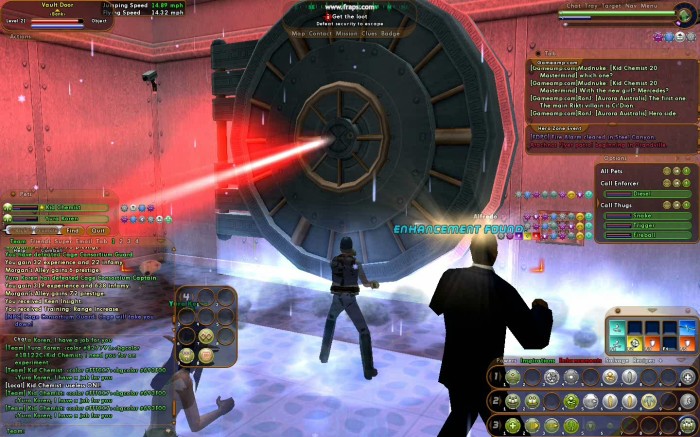This screenshot has width=700, height=437.
Task: Select team member Yura Koren
Action: pos(64,217)
